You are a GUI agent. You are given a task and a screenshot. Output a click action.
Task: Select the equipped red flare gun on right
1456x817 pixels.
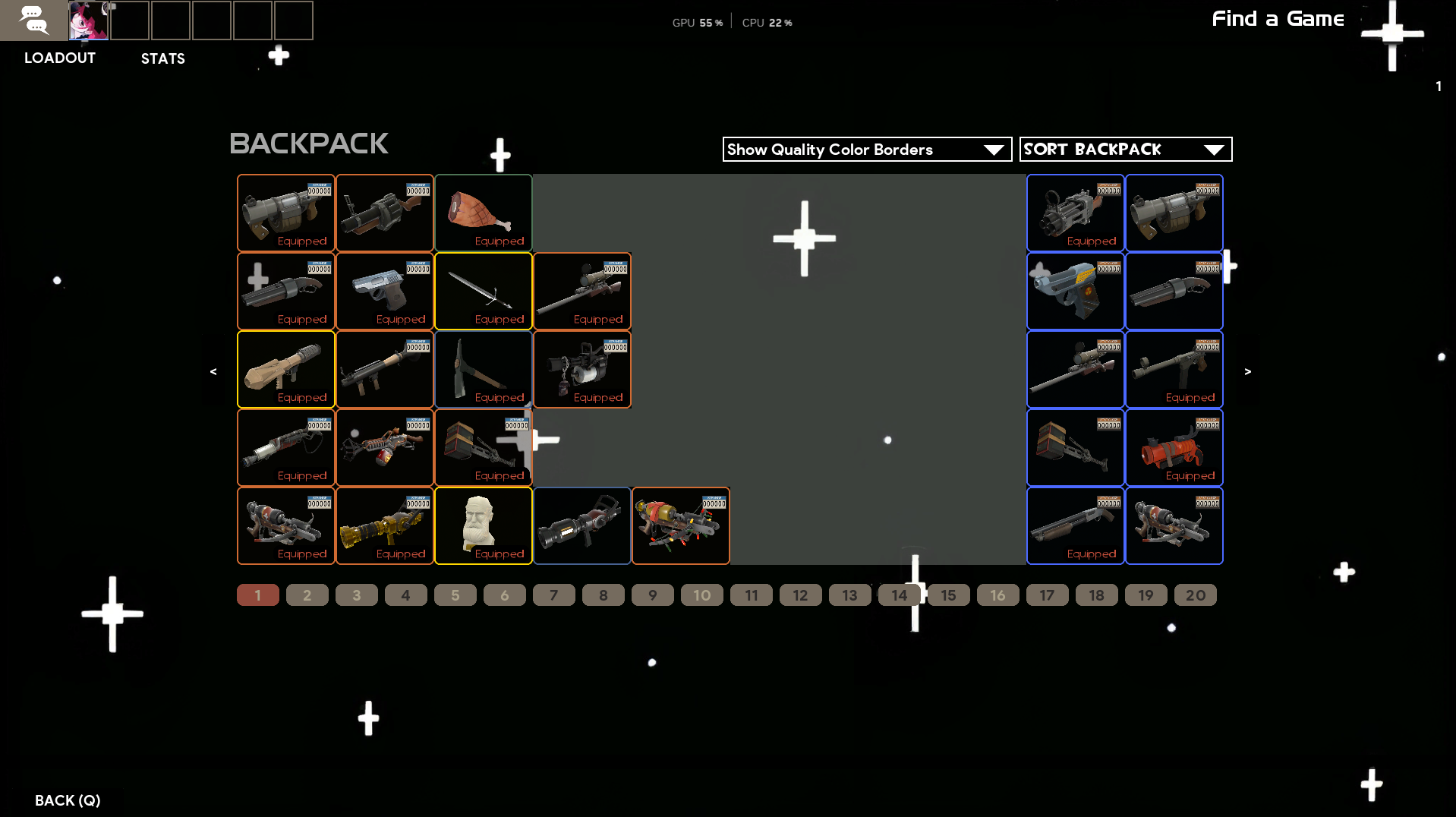(1174, 448)
